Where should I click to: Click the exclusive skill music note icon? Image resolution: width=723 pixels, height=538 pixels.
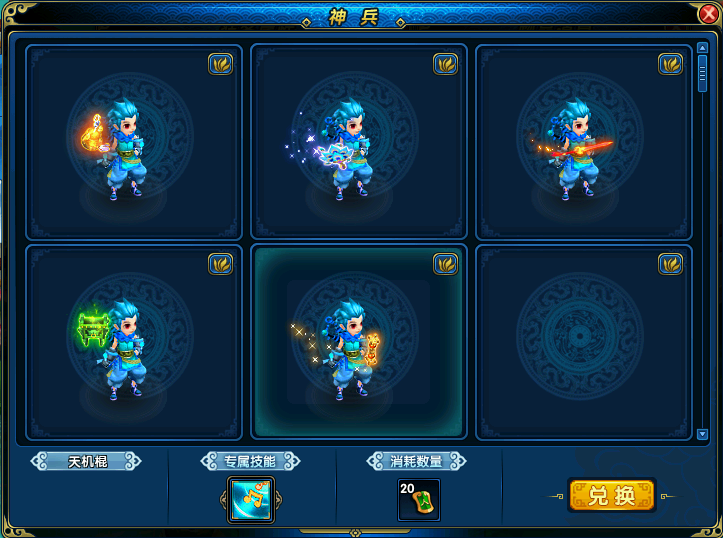250,499
